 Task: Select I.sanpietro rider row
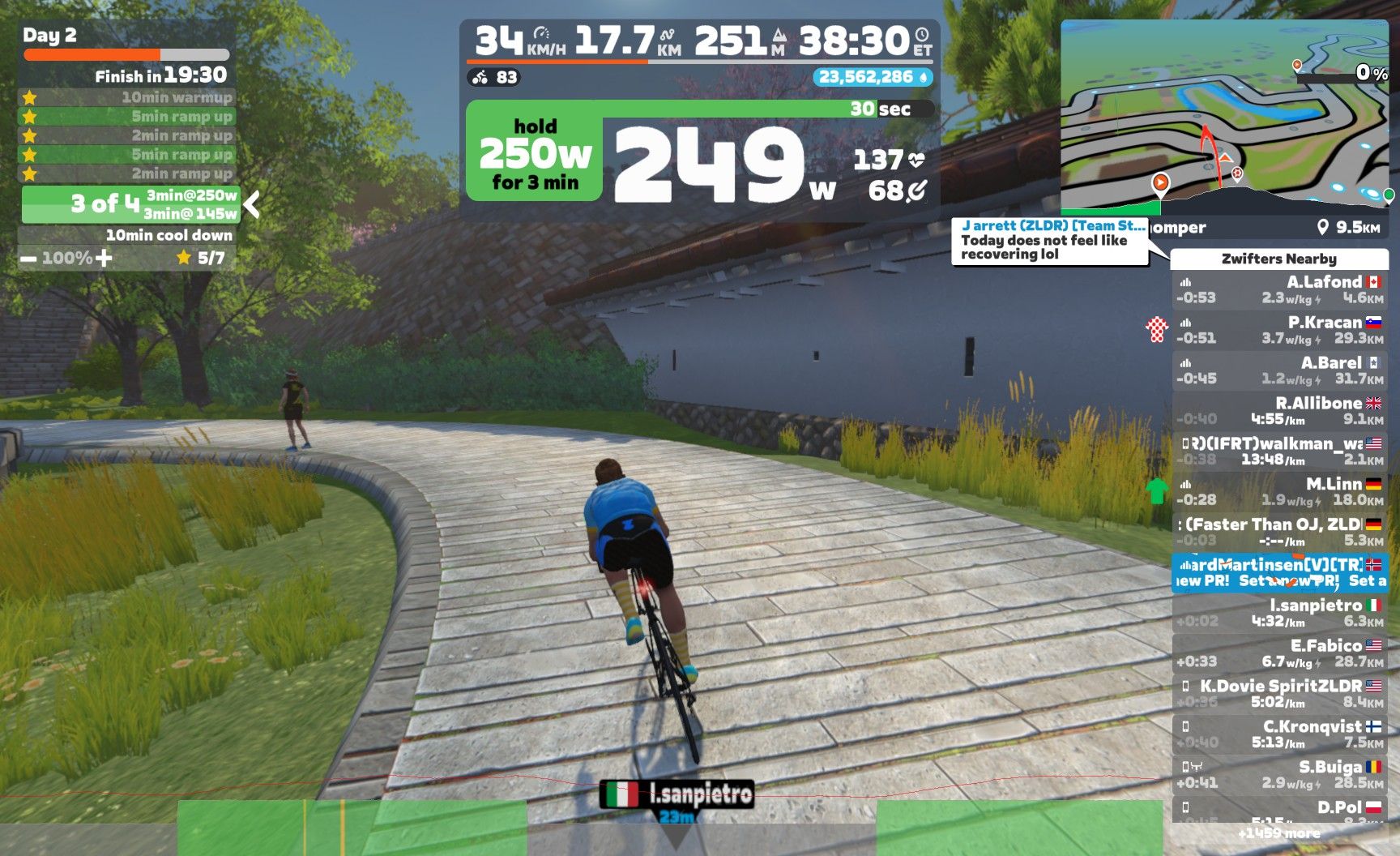click(1279, 613)
